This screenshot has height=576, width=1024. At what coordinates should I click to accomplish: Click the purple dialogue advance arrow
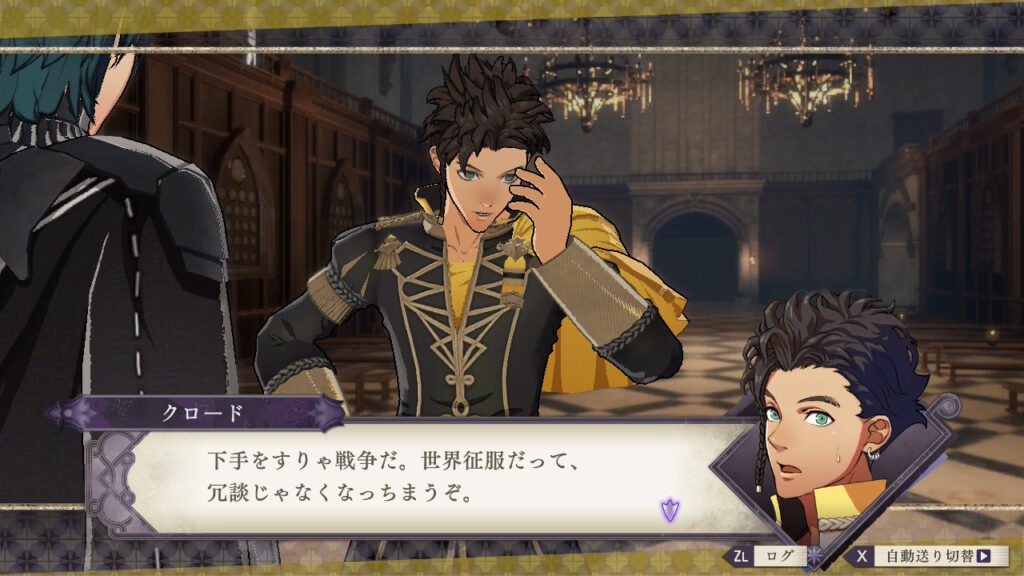[x=668, y=511]
